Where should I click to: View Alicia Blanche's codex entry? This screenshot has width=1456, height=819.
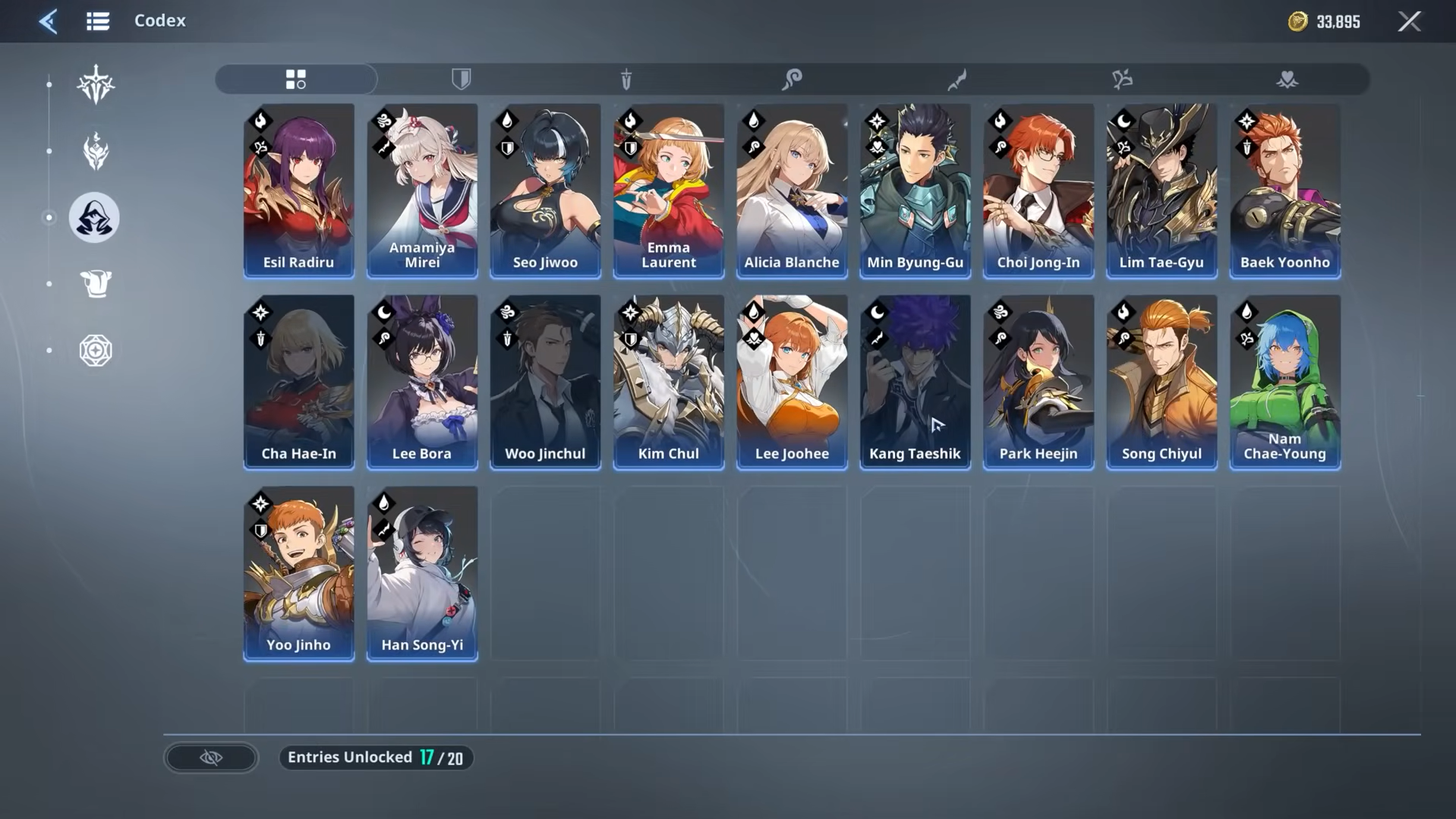[x=791, y=191]
